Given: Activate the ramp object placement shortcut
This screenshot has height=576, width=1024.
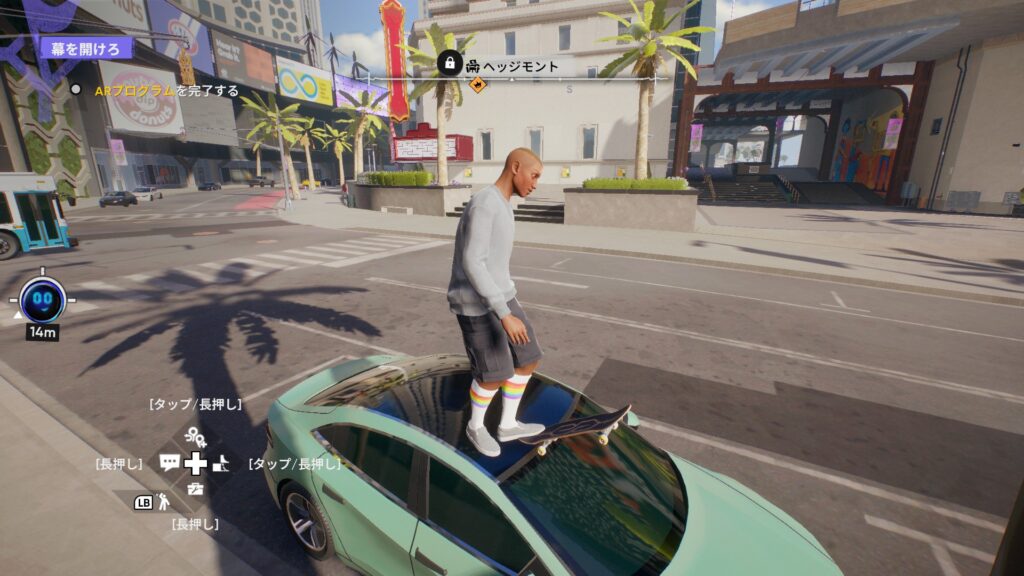Looking at the screenshot, I should [221, 463].
